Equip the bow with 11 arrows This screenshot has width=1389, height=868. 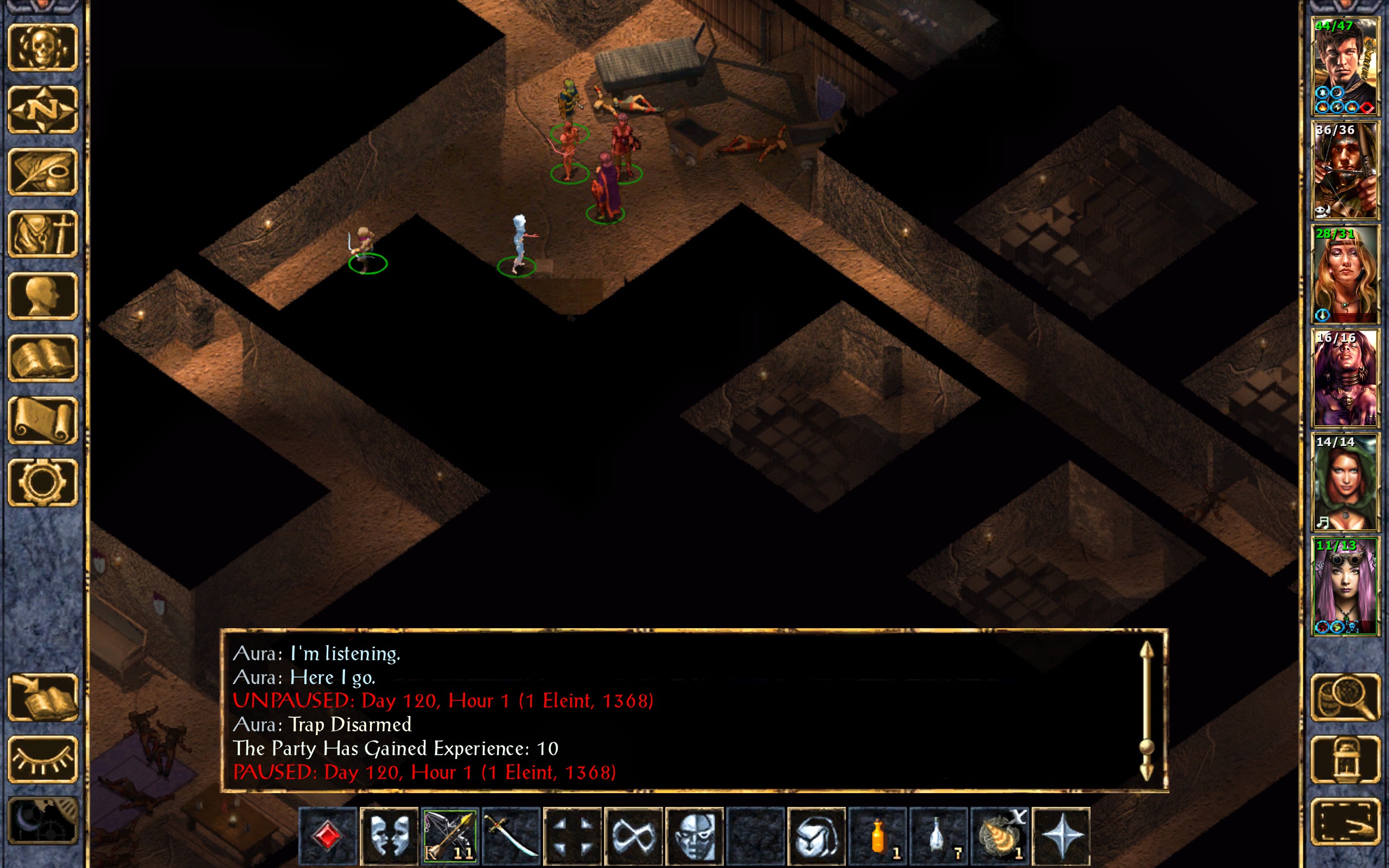coord(449,835)
